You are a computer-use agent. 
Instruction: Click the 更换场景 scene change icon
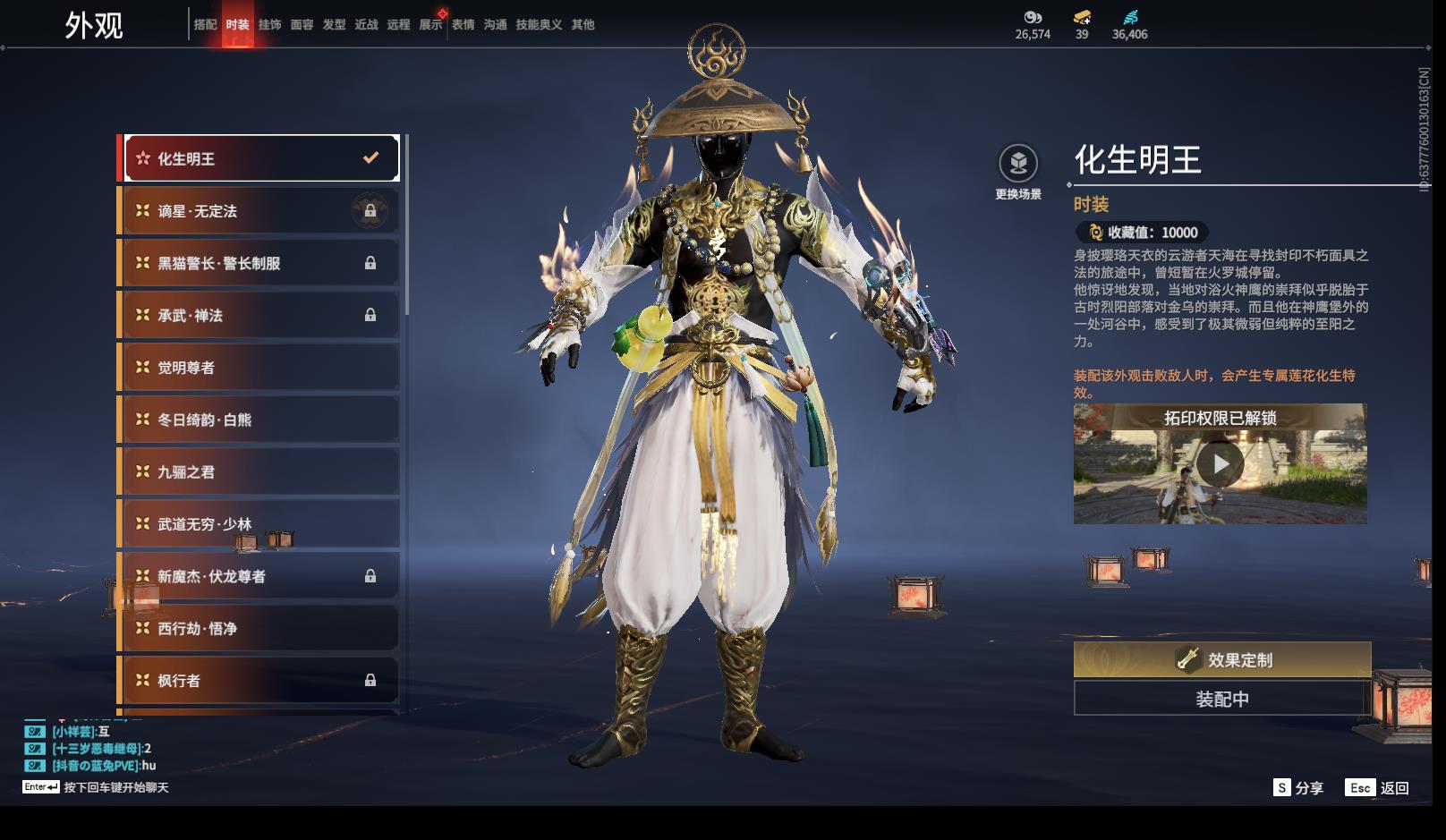pyautogui.click(x=1018, y=165)
